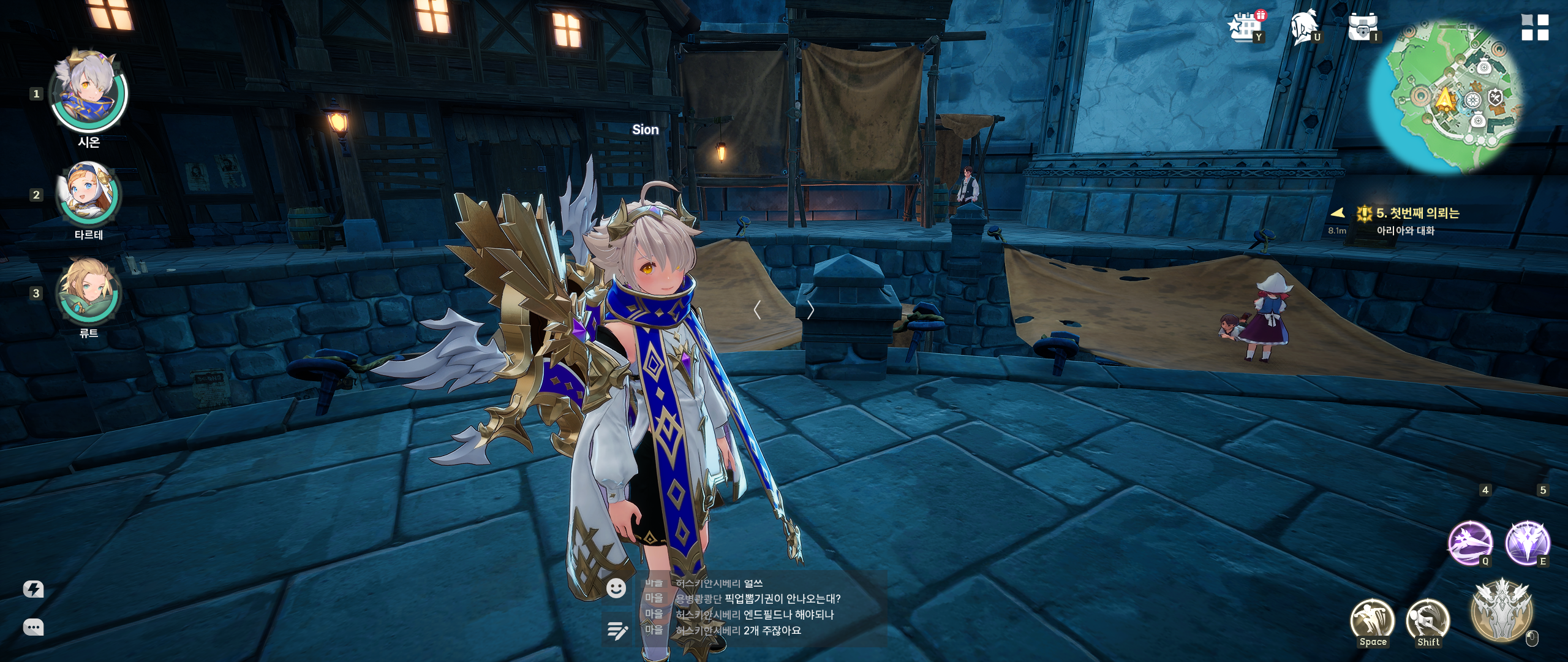
Task: Open the chat compose pencil button
Action: 616,630
